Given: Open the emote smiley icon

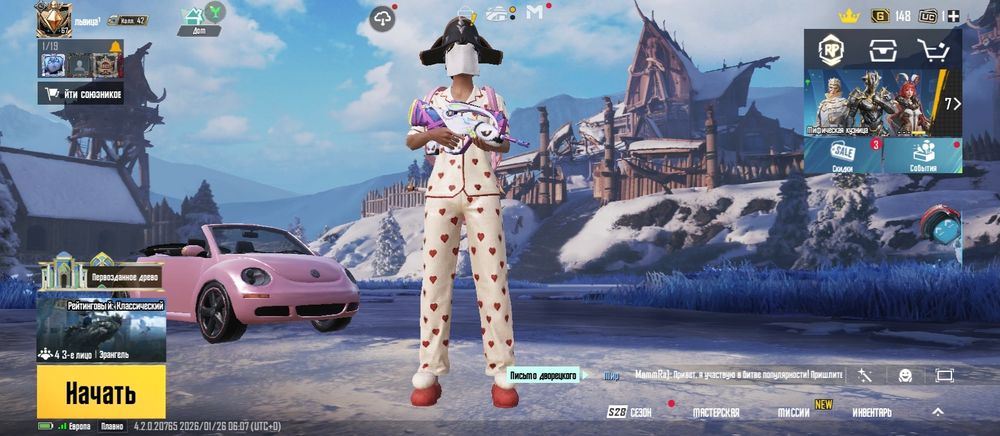Looking at the screenshot, I should (x=905, y=375).
